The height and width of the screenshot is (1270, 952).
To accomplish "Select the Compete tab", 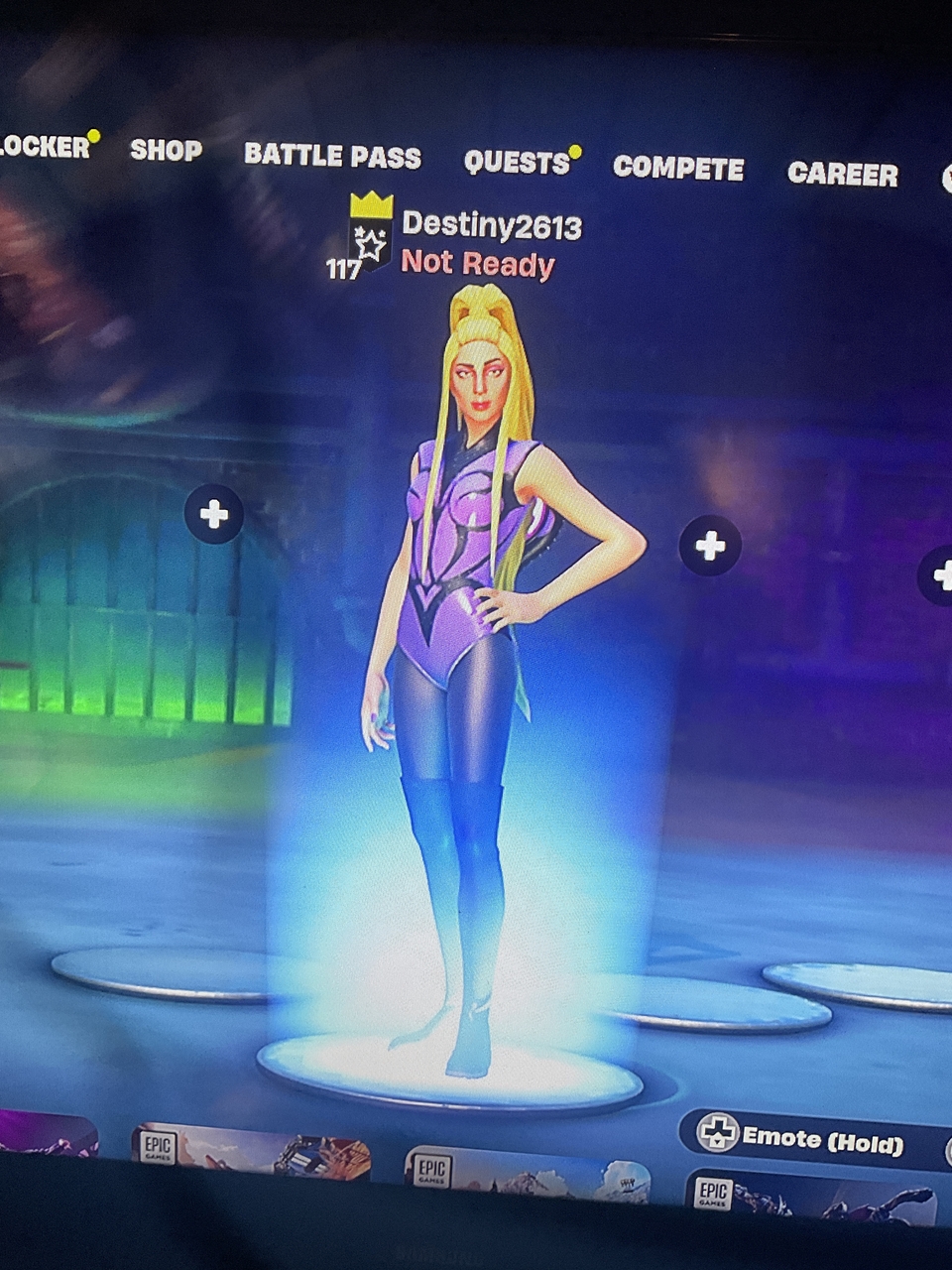I will click(678, 169).
